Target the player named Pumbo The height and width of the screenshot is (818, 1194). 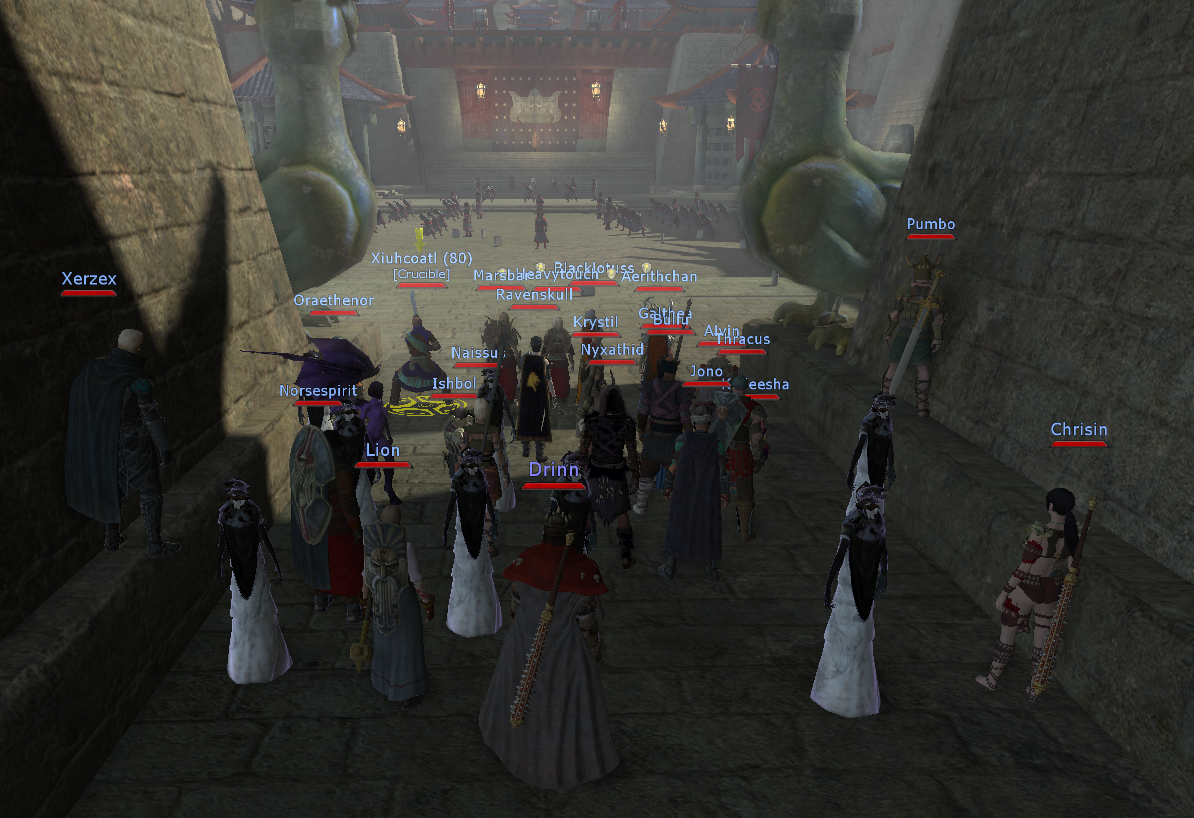pos(930,225)
